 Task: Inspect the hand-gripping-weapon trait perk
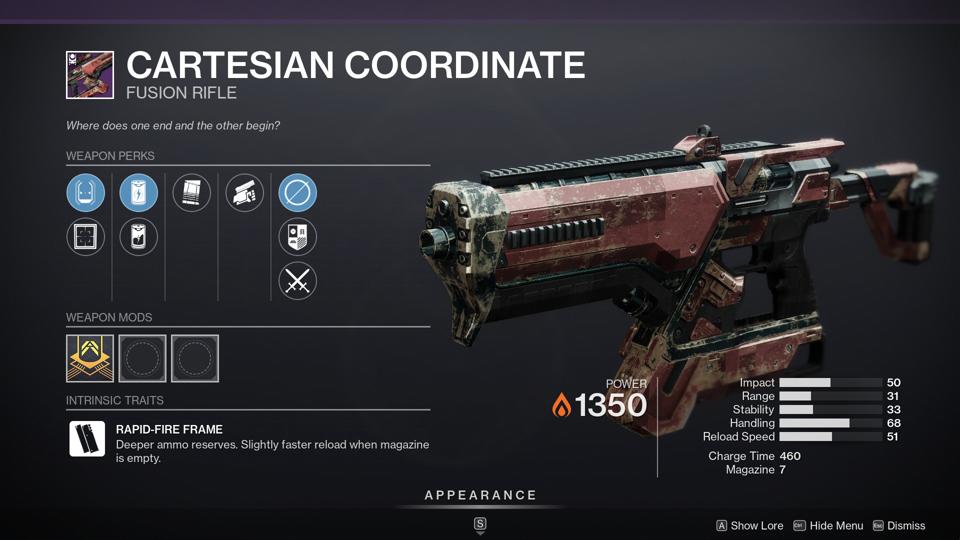(245, 193)
